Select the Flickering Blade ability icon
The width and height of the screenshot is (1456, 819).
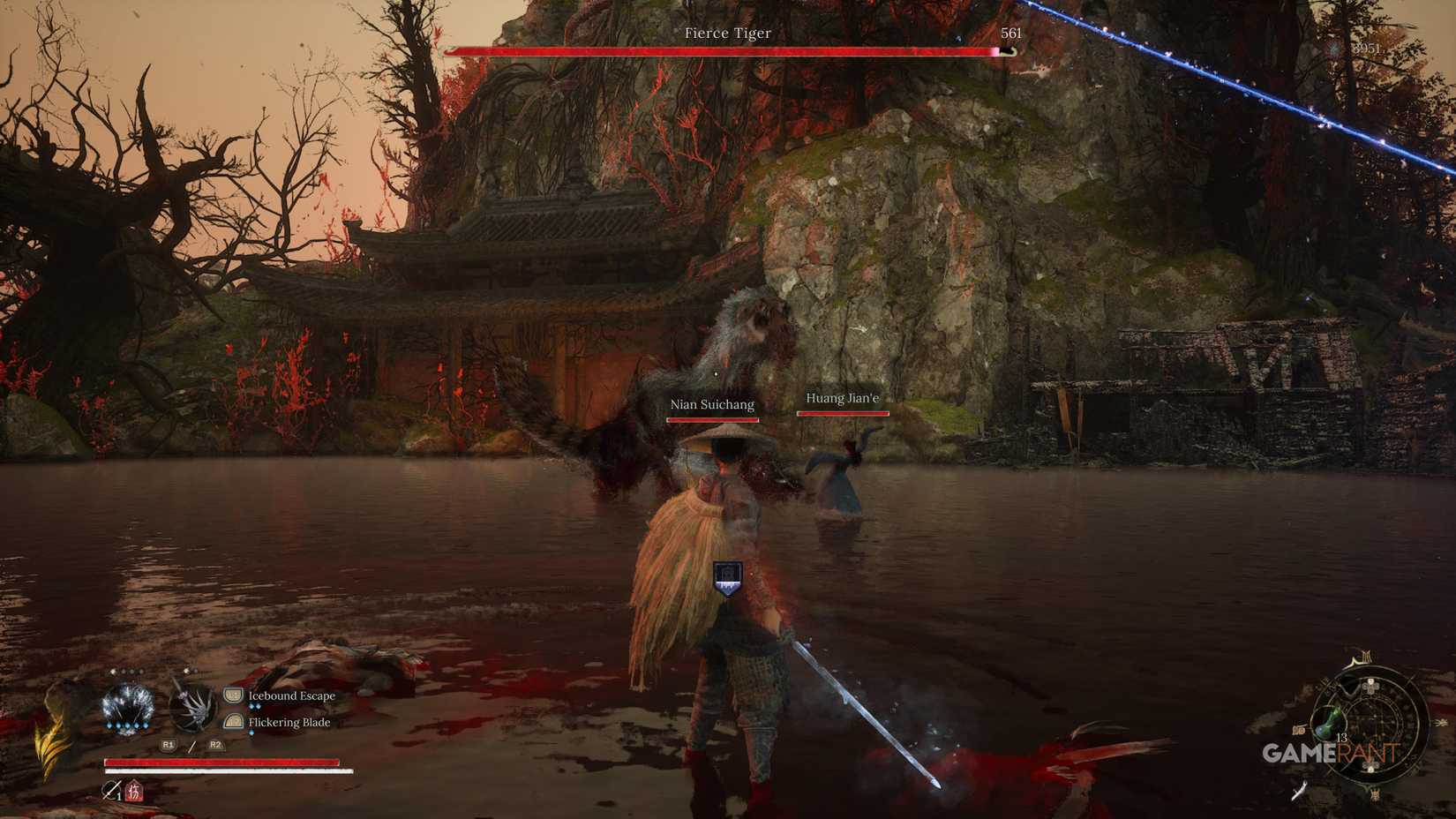coord(233,722)
